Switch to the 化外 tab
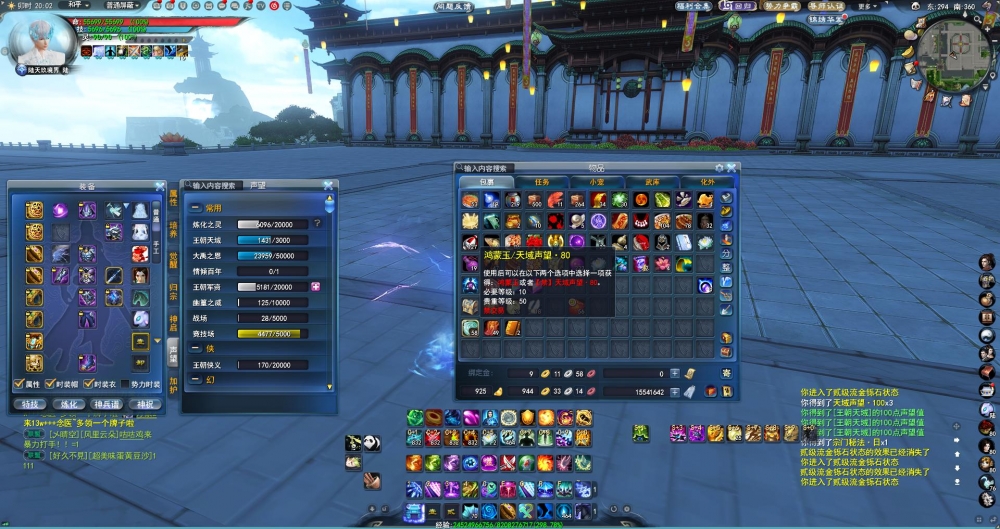 click(707, 182)
